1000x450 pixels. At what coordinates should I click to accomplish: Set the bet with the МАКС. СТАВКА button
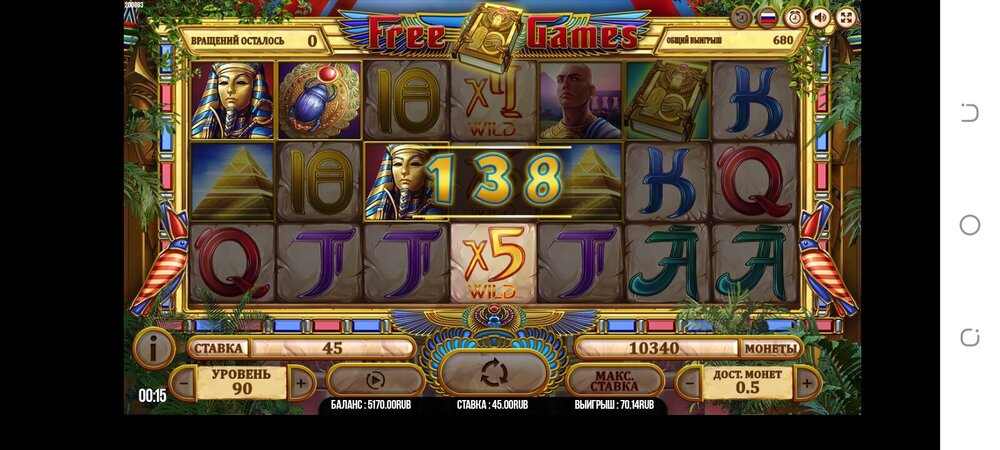point(614,381)
